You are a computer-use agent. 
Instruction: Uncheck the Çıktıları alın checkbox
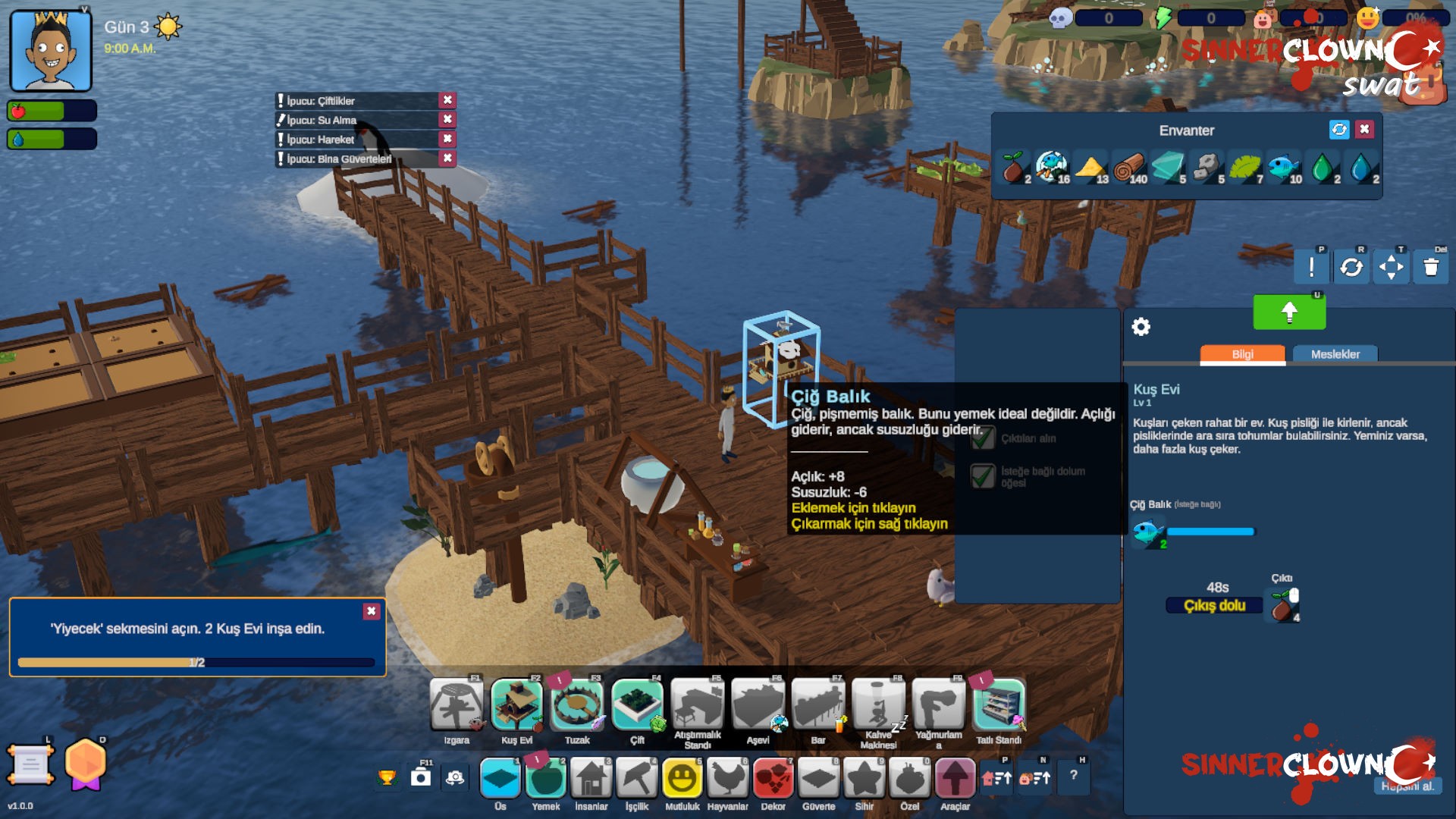(984, 437)
